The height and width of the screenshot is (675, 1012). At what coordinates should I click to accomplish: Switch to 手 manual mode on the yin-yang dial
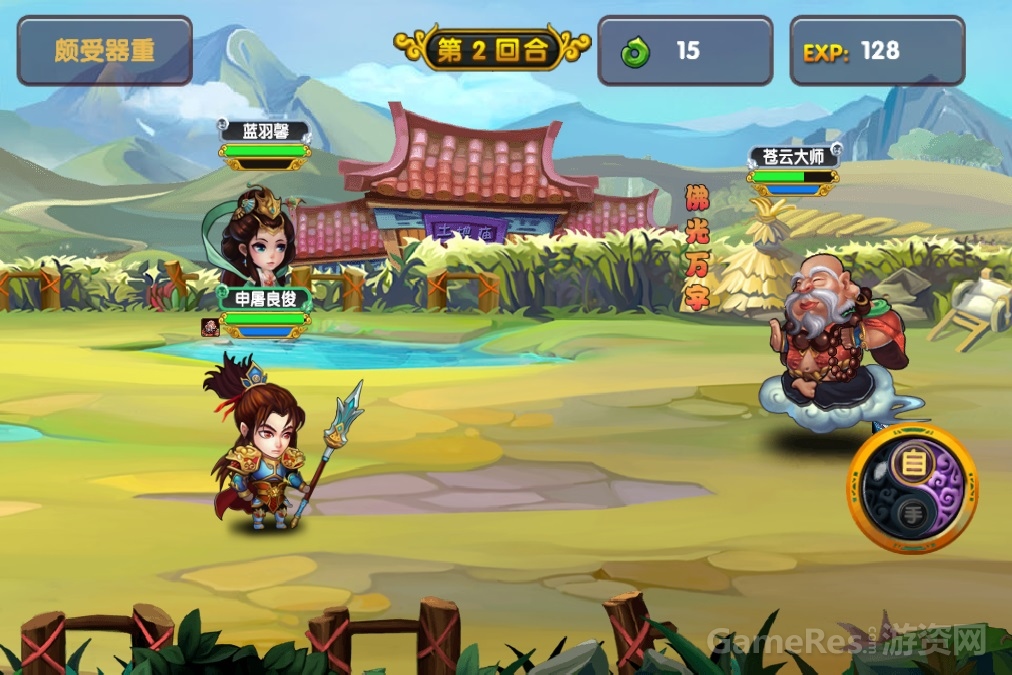pyautogui.click(x=911, y=514)
